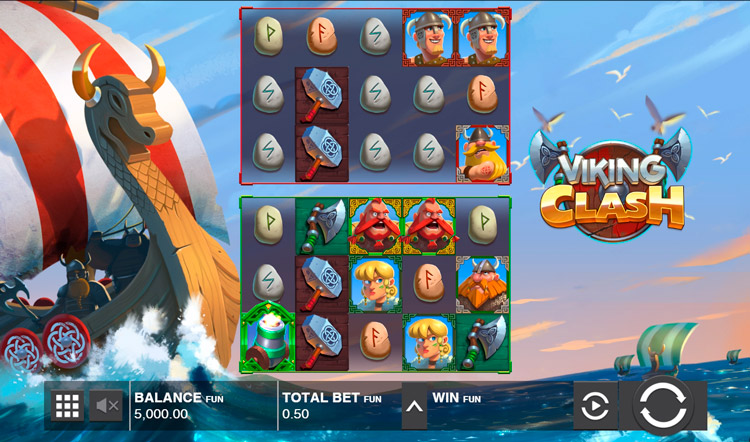This screenshot has width=750, height=442.
Task: Toggle the muted sound speaker icon
Action: click(x=107, y=405)
